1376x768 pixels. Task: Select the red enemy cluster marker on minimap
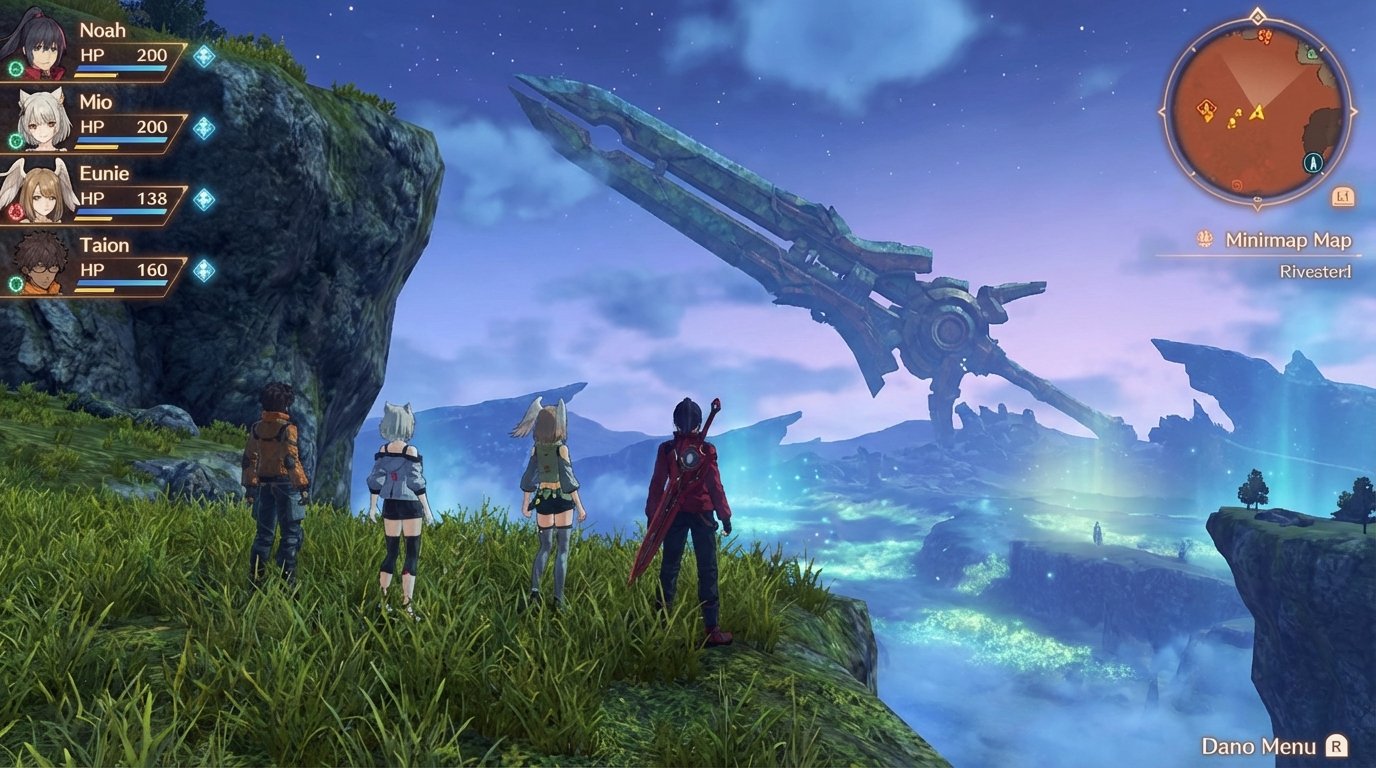[1264, 37]
